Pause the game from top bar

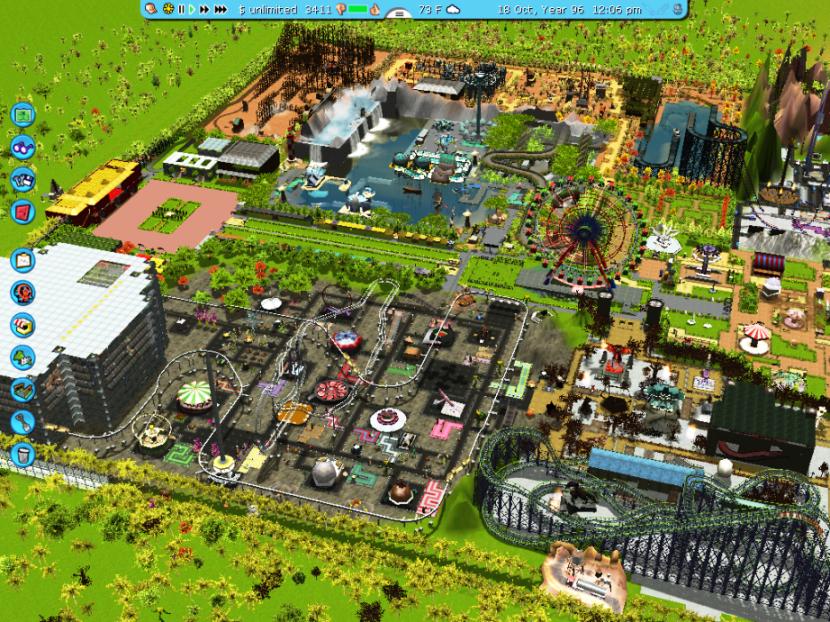181,9
